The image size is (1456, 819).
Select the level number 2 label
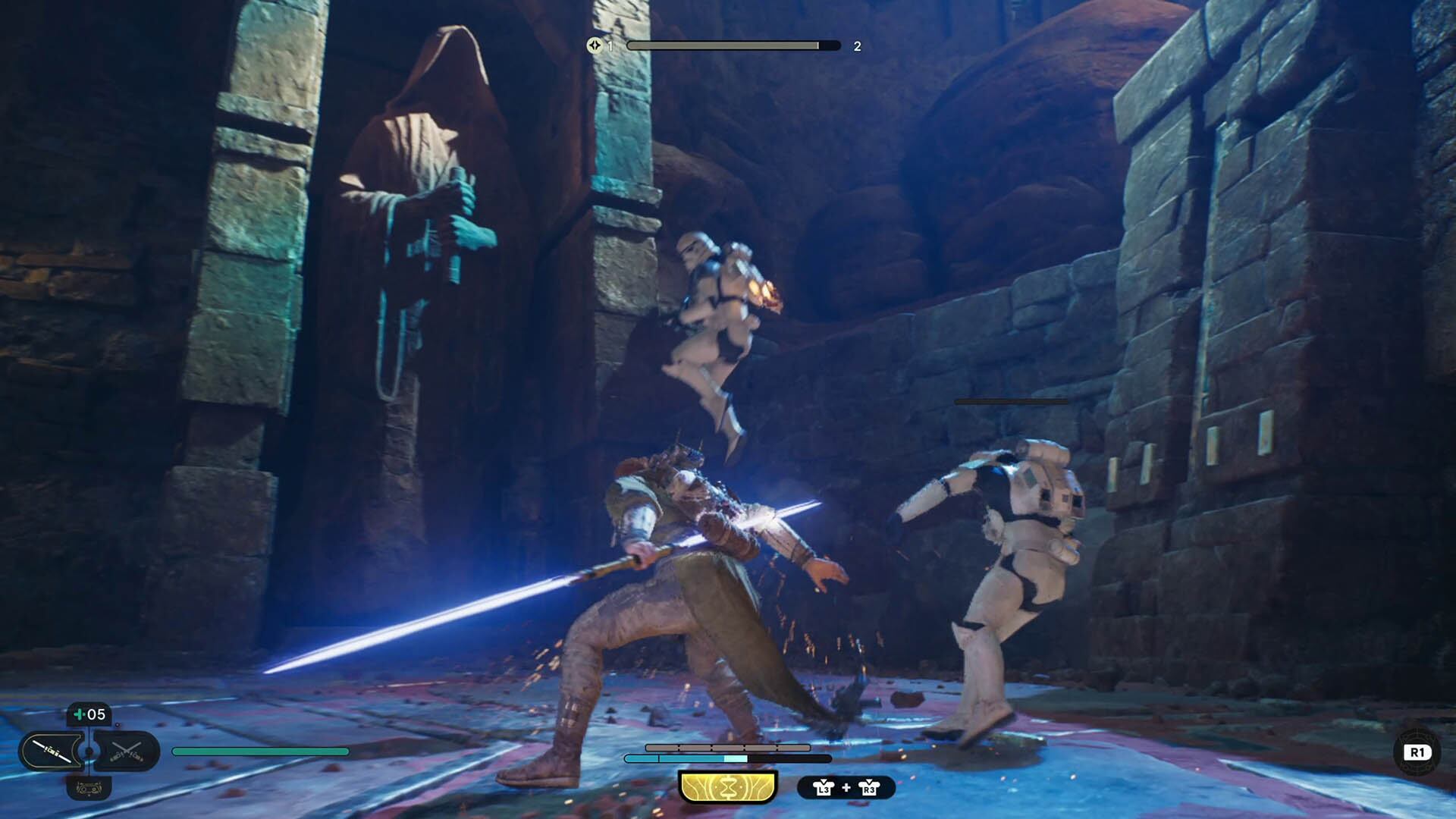pos(858,45)
